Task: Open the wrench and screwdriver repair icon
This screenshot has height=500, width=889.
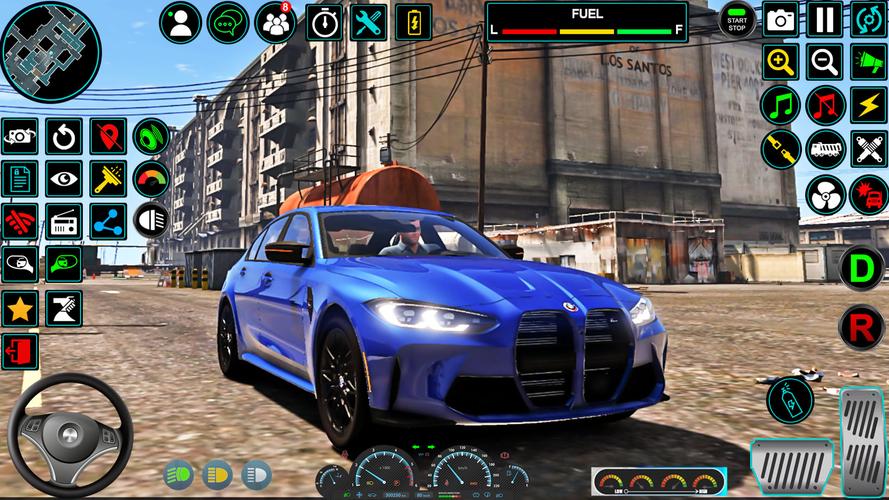Action: tap(369, 22)
